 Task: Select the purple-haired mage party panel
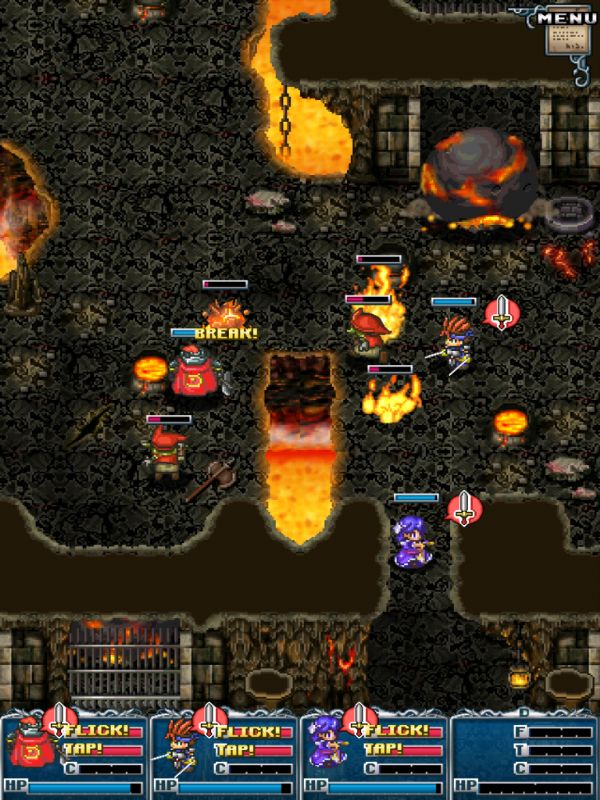(374, 750)
